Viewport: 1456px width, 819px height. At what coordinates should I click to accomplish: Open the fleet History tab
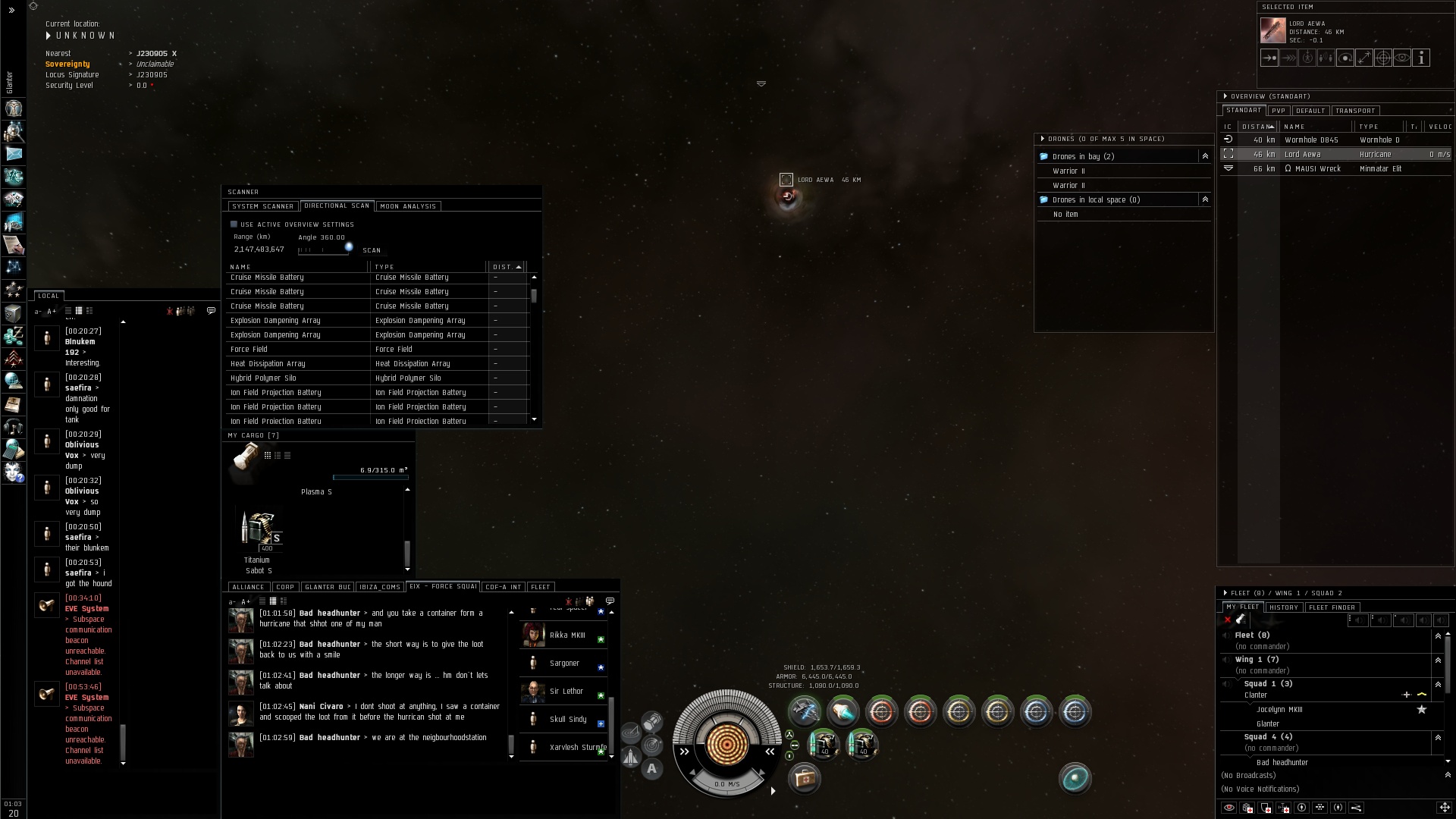click(1284, 607)
